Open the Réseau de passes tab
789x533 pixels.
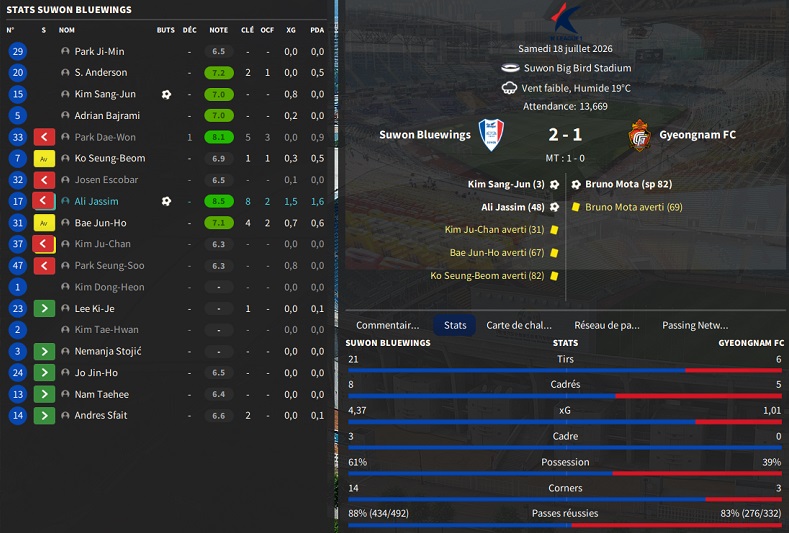click(x=606, y=325)
